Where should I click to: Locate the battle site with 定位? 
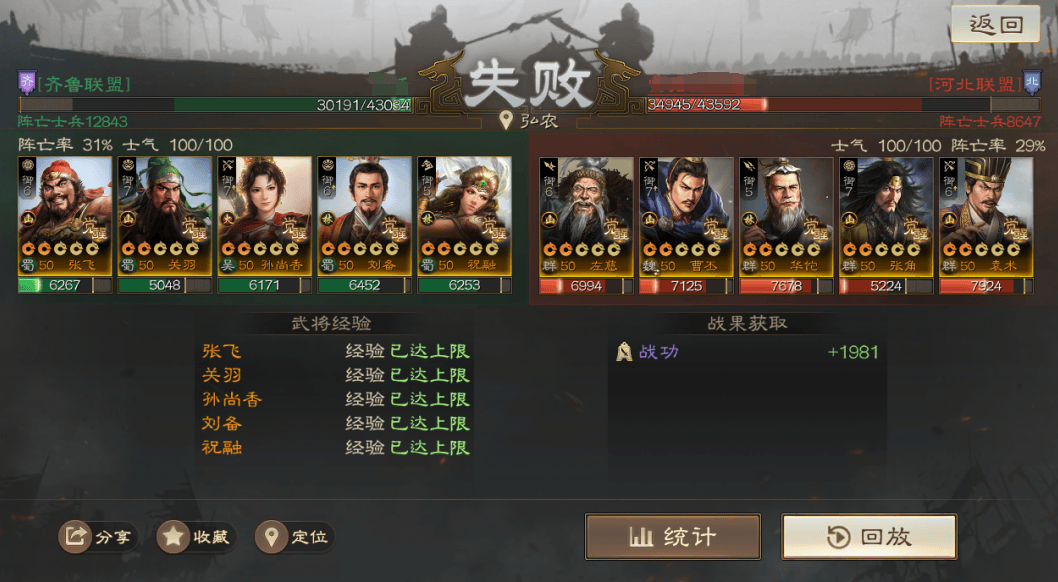[295, 537]
